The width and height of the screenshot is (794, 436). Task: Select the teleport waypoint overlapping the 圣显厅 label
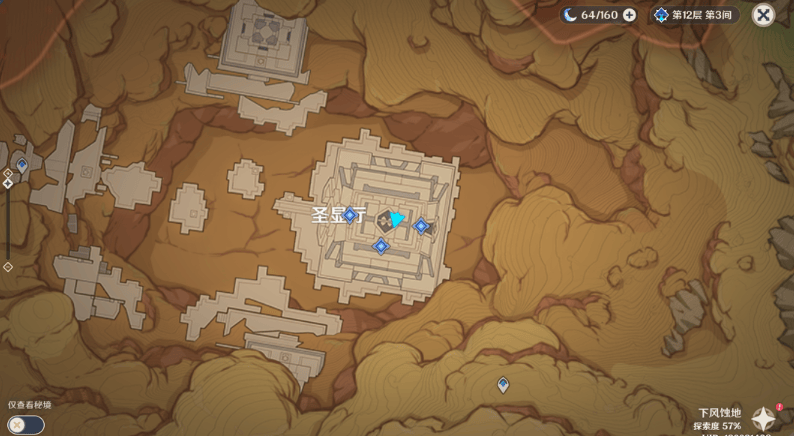(x=350, y=215)
